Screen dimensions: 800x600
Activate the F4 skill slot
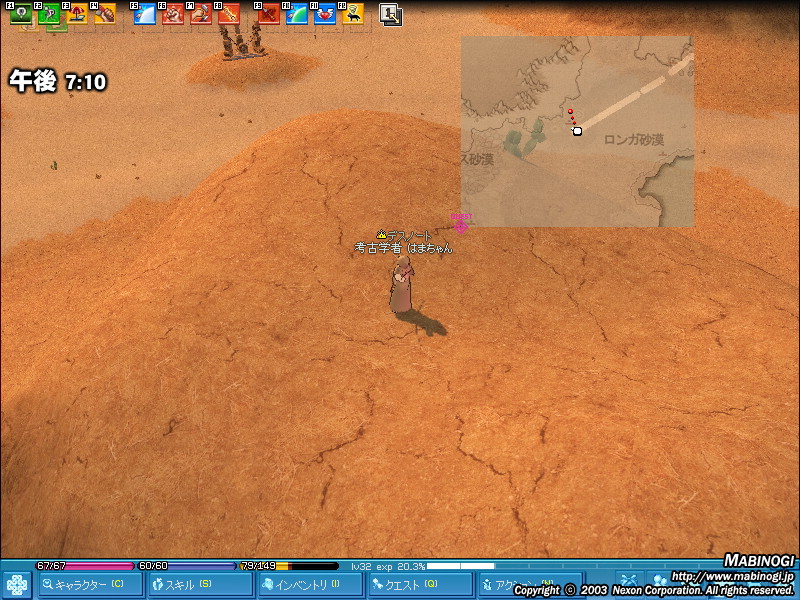pos(105,14)
